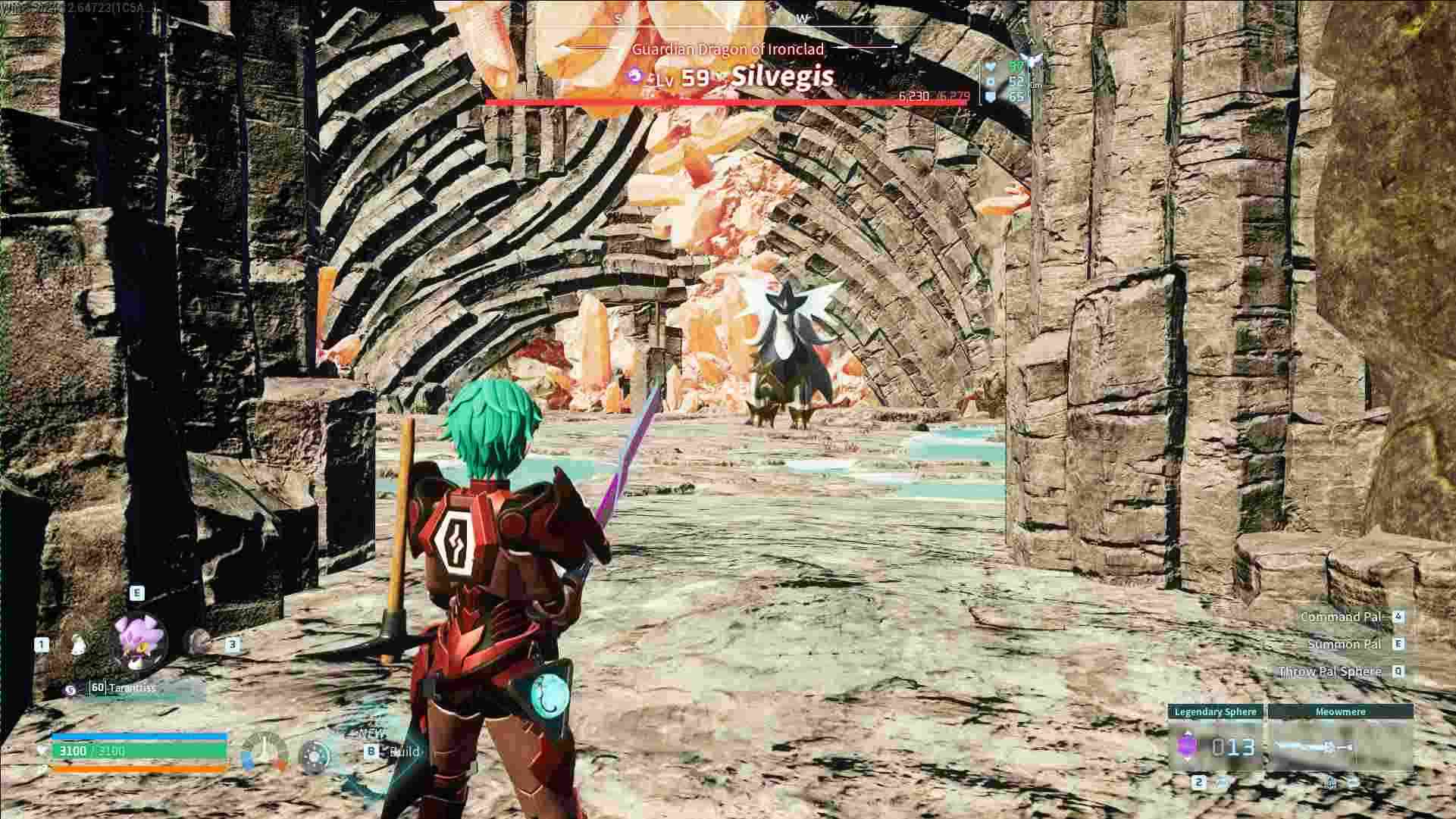Expand the weapon slot via the 2 key badge
The height and width of the screenshot is (819, 1456).
pos(1198,783)
